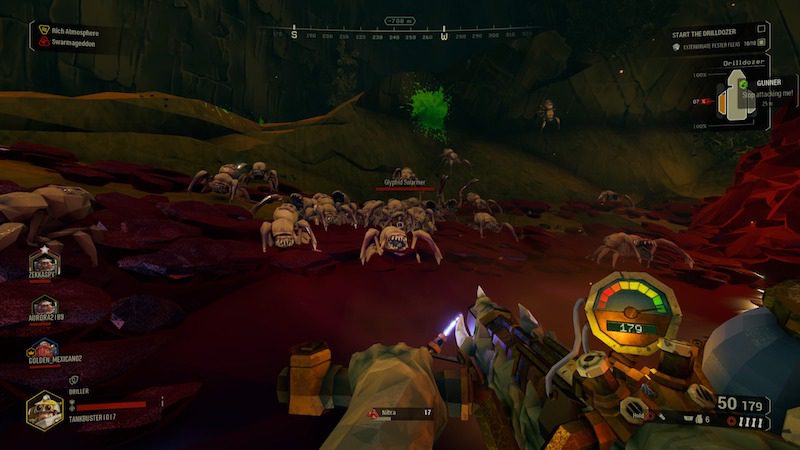Select AURORA2189's teammate portrait

point(44,307)
